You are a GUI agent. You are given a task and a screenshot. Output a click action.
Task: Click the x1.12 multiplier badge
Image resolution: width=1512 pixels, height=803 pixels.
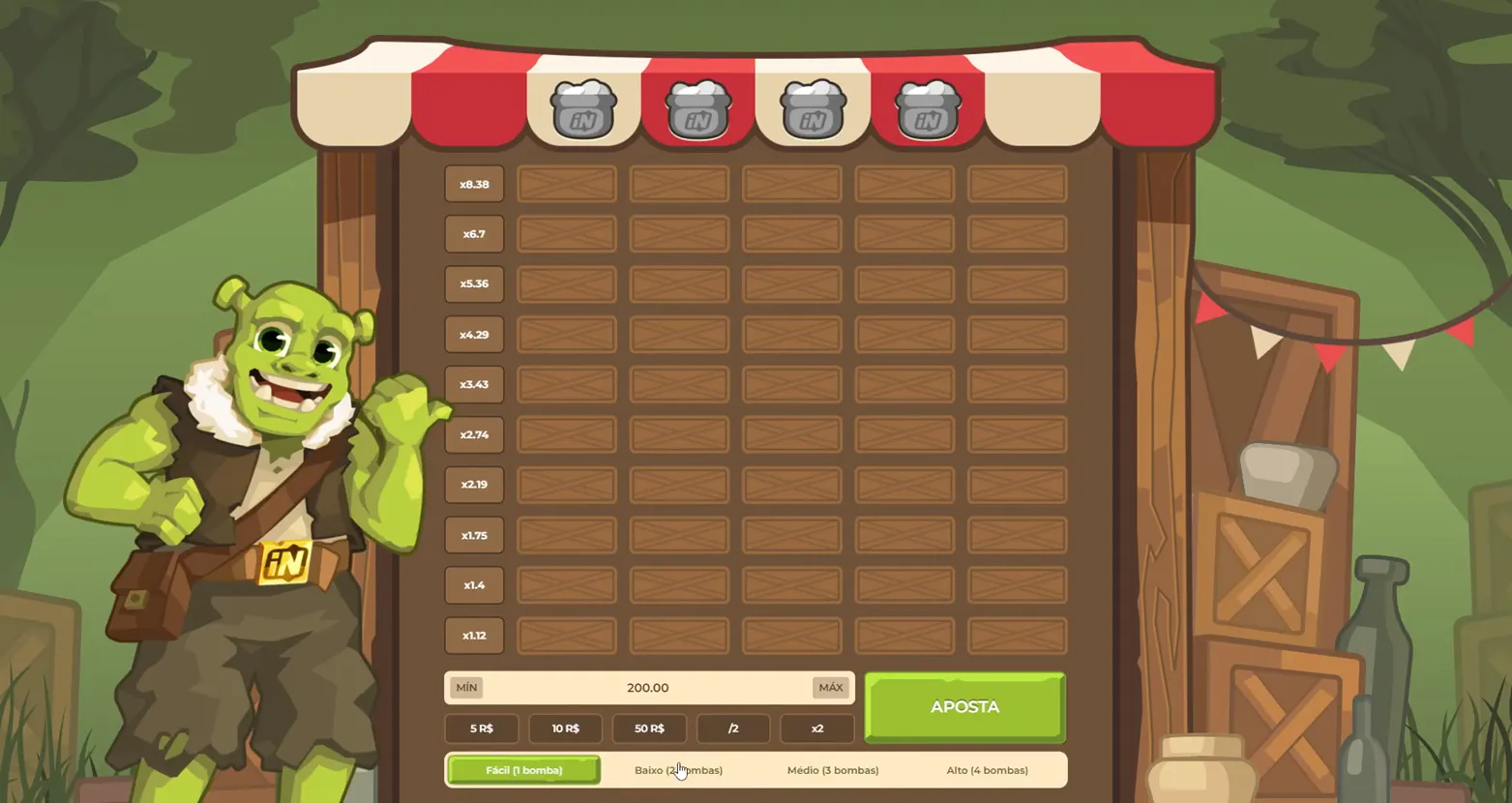pyautogui.click(x=474, y=636)
